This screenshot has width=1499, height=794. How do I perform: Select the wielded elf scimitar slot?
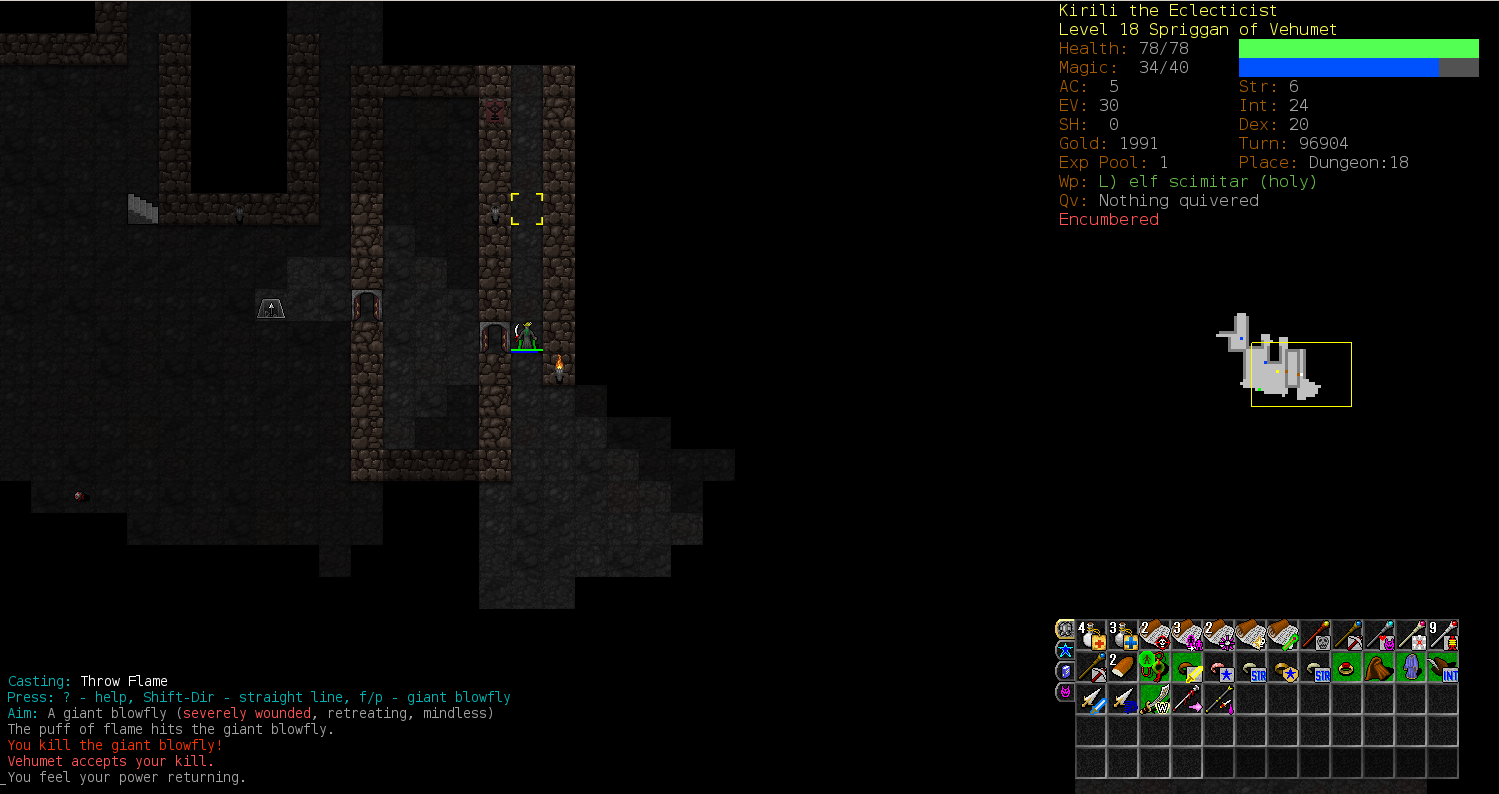[1155, 699]
